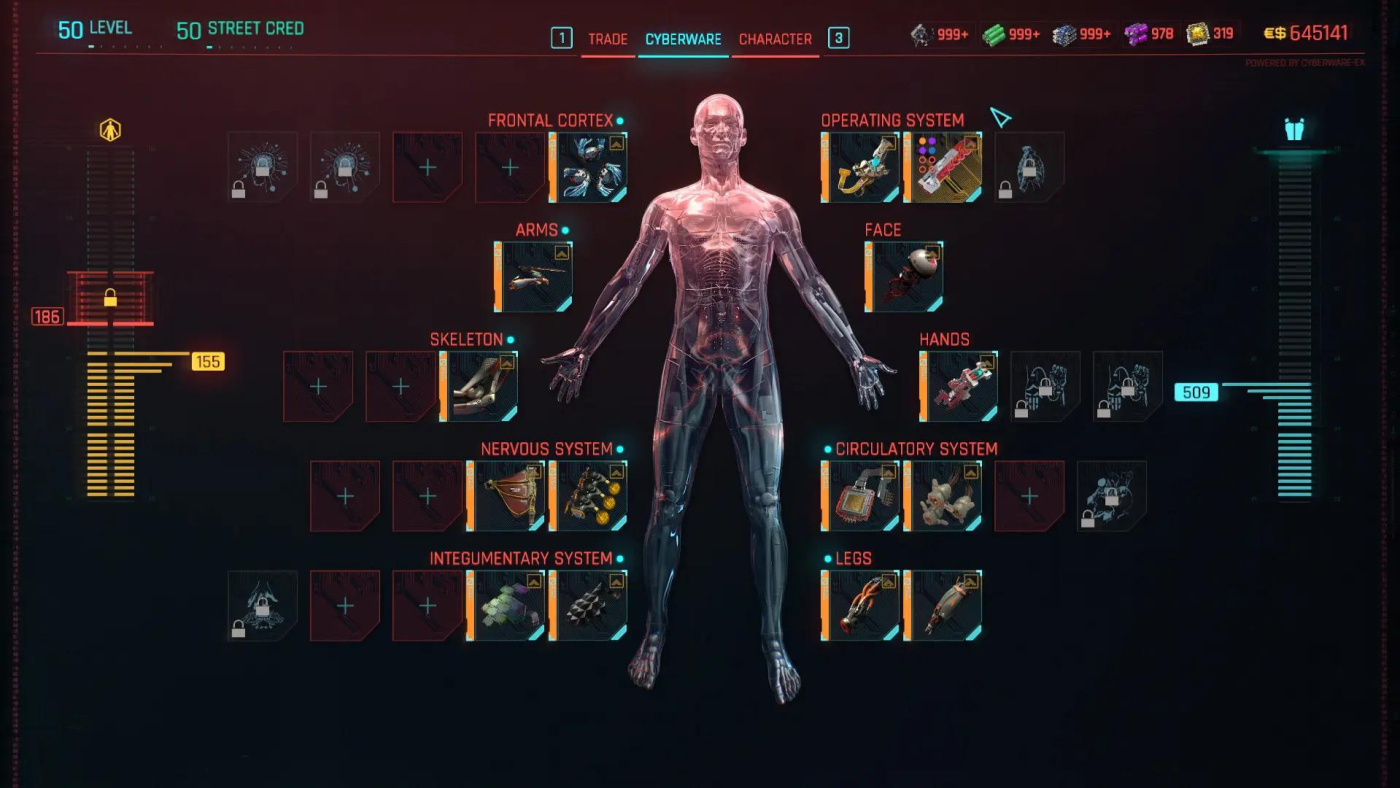
Task: Click the empty plus slot under Skeleton
Action: pos(318,386)
